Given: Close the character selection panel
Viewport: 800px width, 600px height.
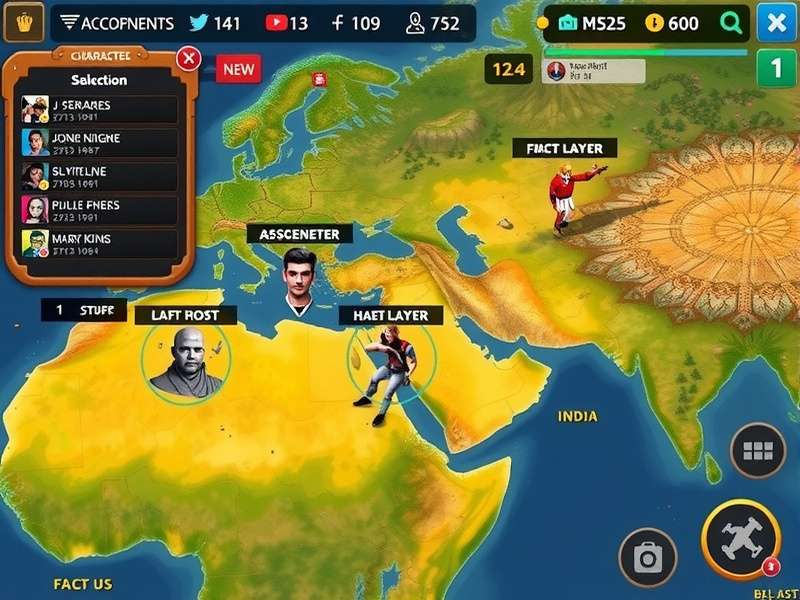Looking at the screenshot, I should [188, 59].
